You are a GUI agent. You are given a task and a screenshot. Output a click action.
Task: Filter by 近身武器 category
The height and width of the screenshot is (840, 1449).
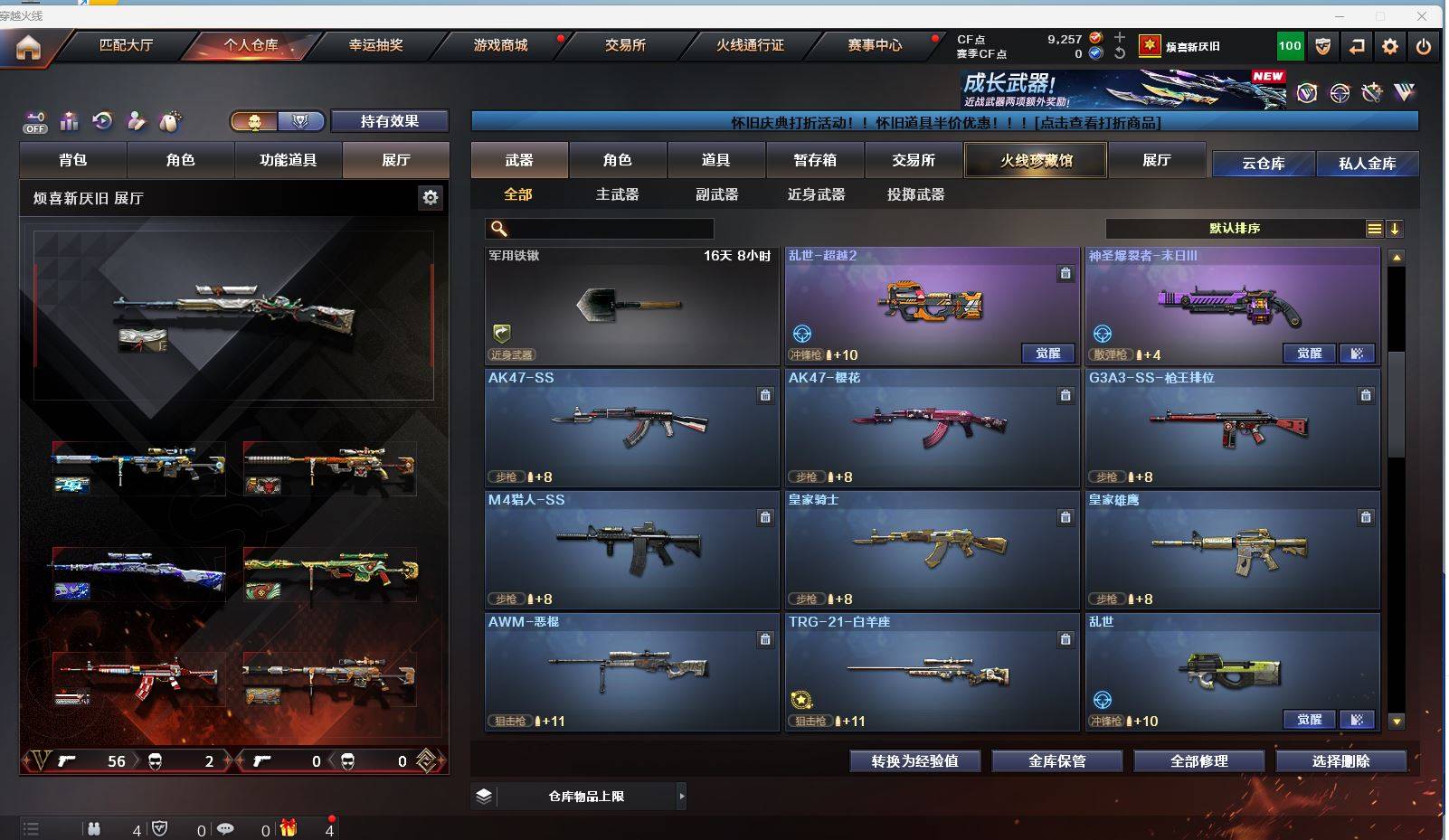point(816,194)
